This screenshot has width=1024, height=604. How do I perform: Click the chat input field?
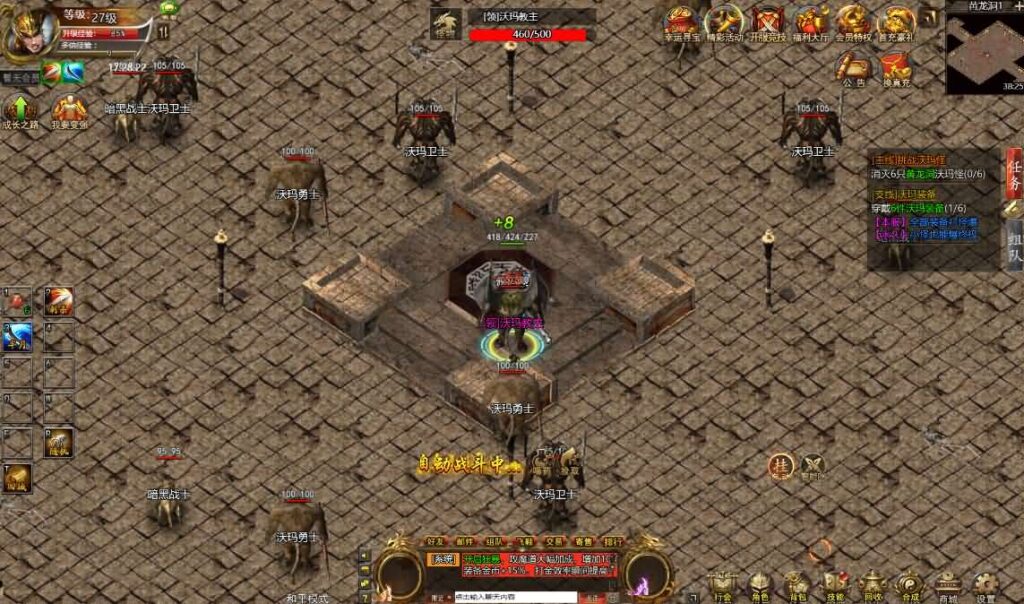pos(514,597)
